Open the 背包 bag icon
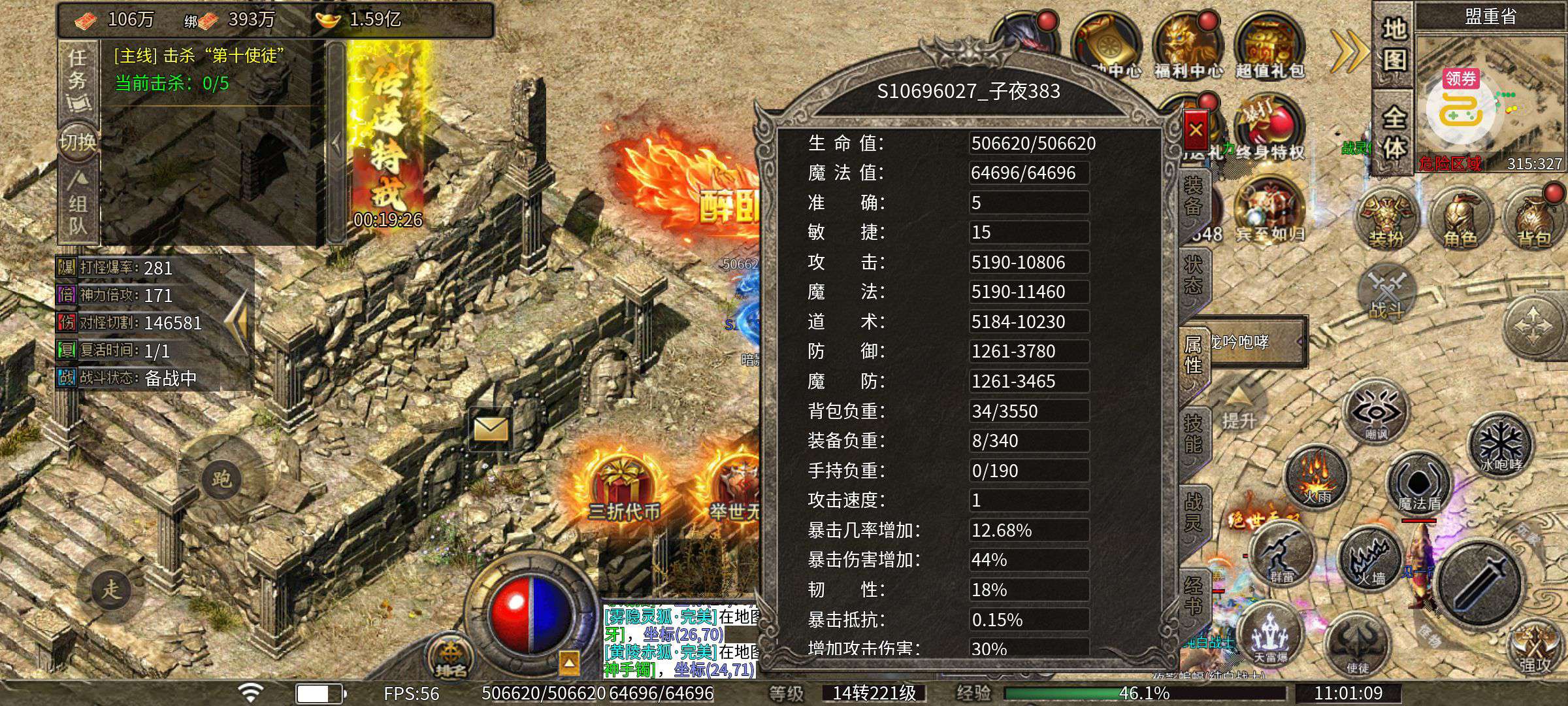 tap(1533, 219)
